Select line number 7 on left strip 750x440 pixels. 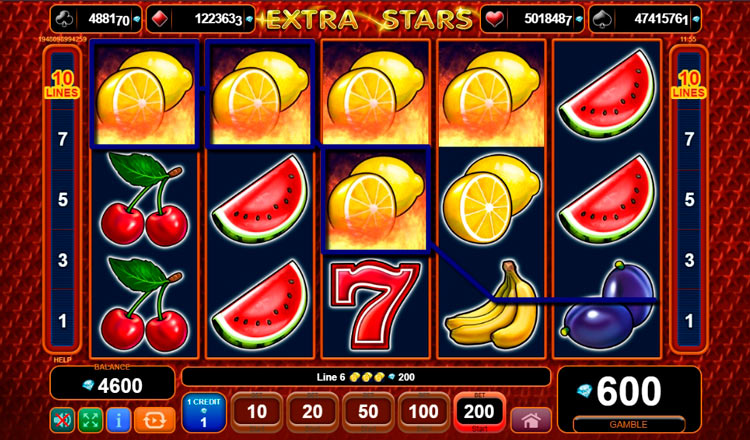coord(62,139)
